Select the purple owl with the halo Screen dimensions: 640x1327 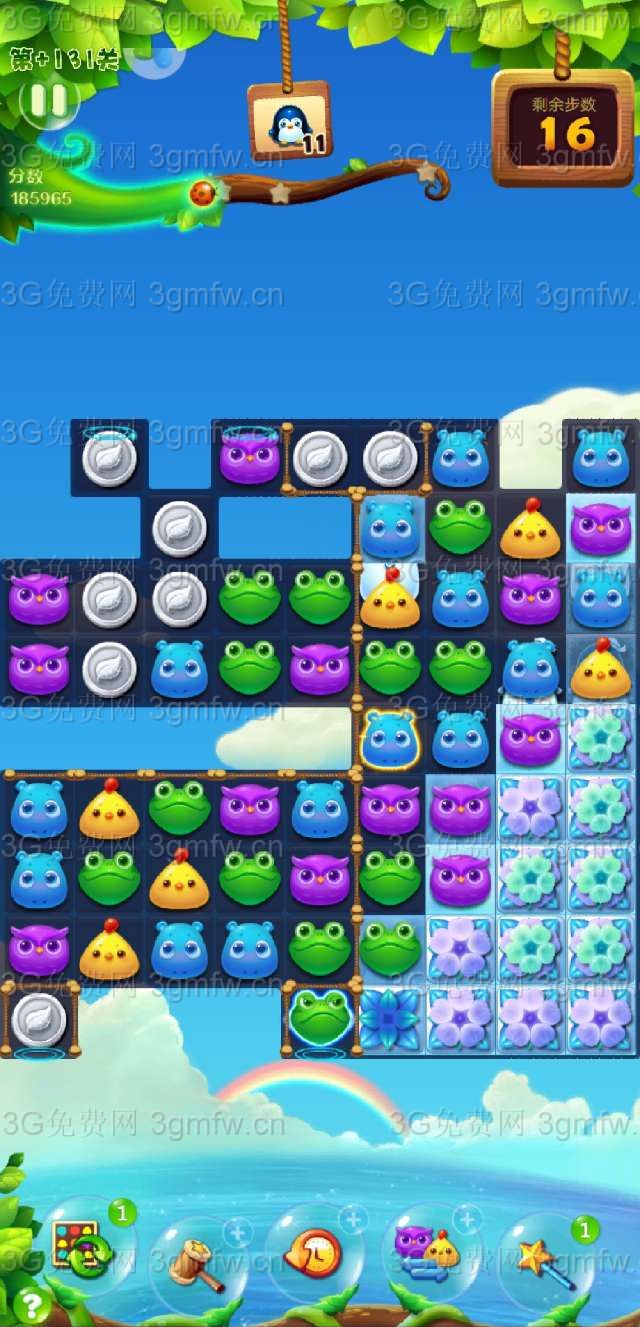[x=249, y=457]
